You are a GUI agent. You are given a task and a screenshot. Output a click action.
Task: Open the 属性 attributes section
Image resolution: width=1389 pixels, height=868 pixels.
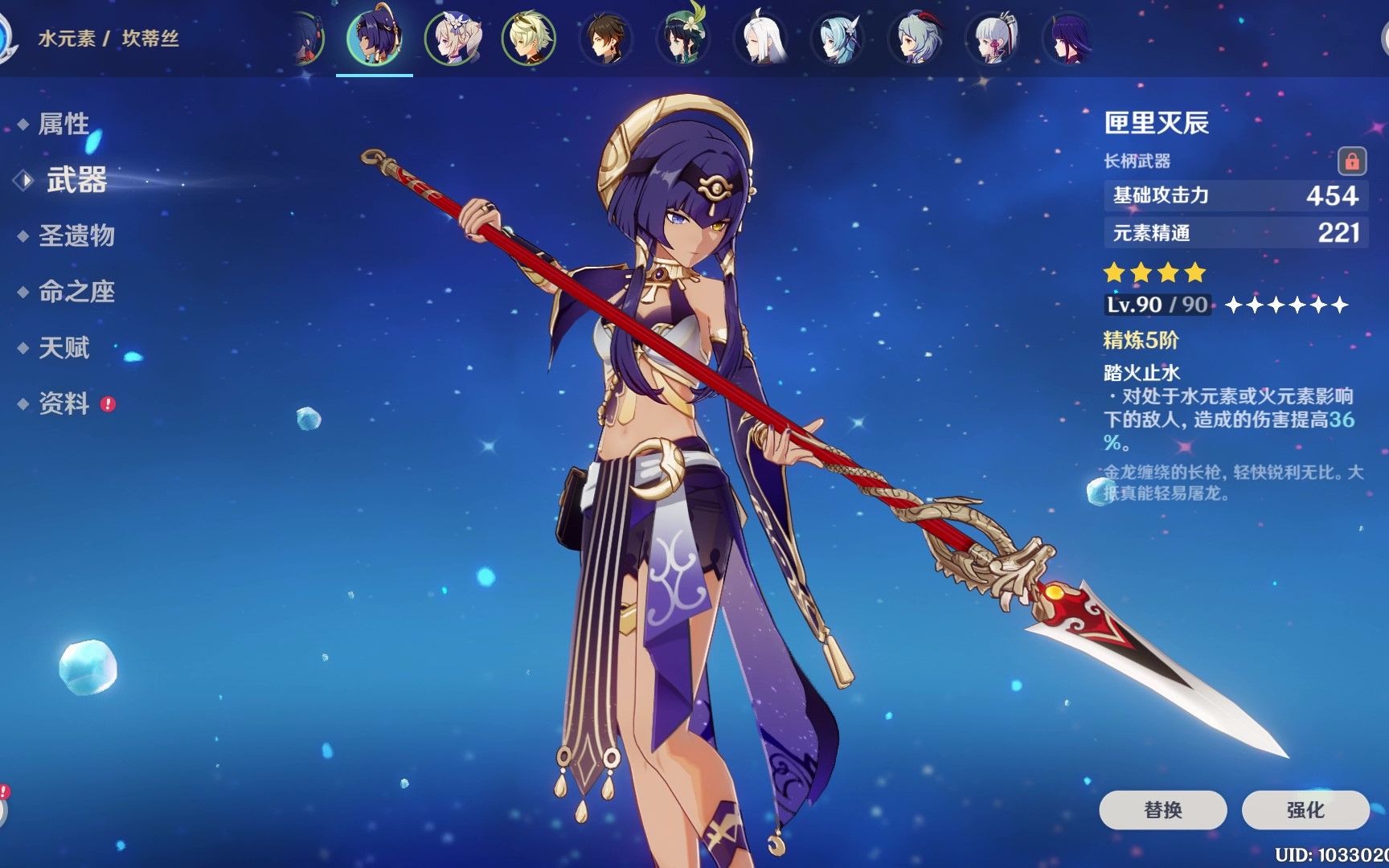point(64,124)
